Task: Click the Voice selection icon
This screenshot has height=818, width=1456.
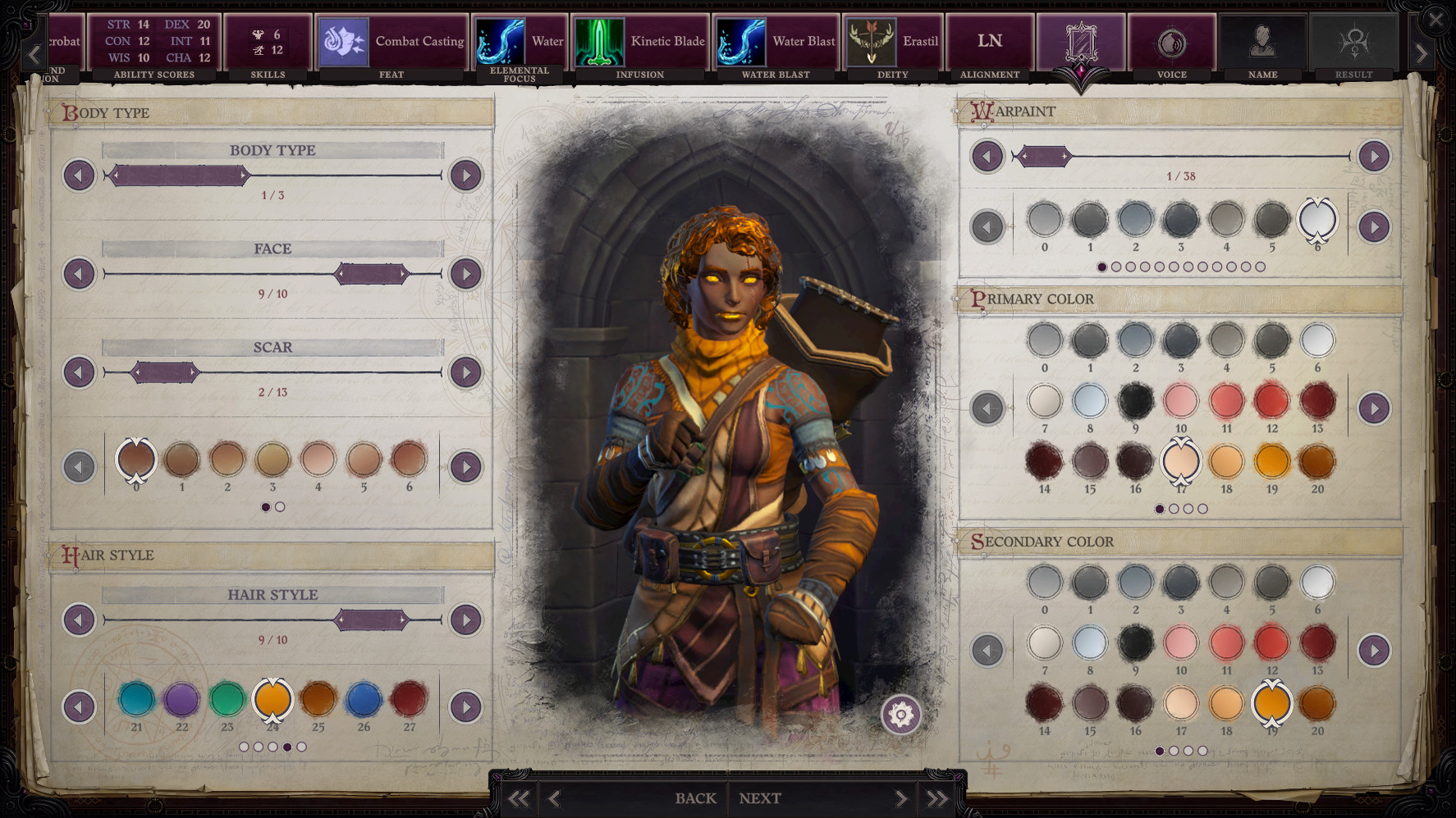Action: (x=1172, y=41)
